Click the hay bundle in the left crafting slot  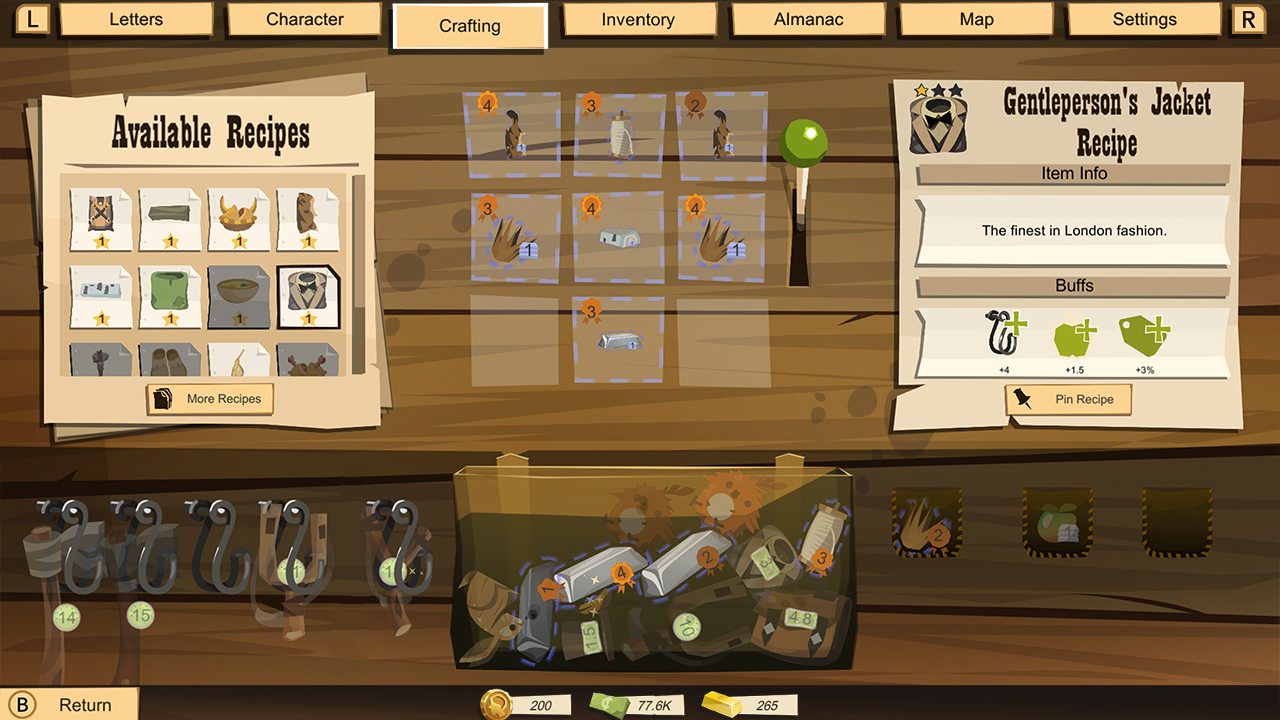click(514, 240)
